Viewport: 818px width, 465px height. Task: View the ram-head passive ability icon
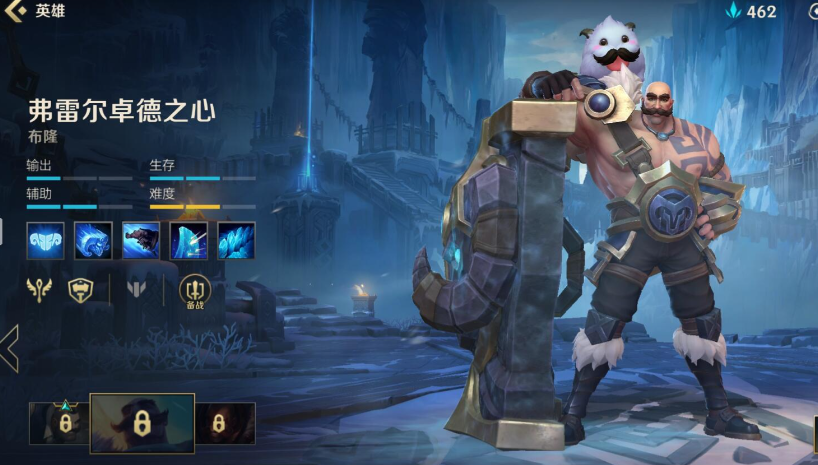tap(45, 241)
